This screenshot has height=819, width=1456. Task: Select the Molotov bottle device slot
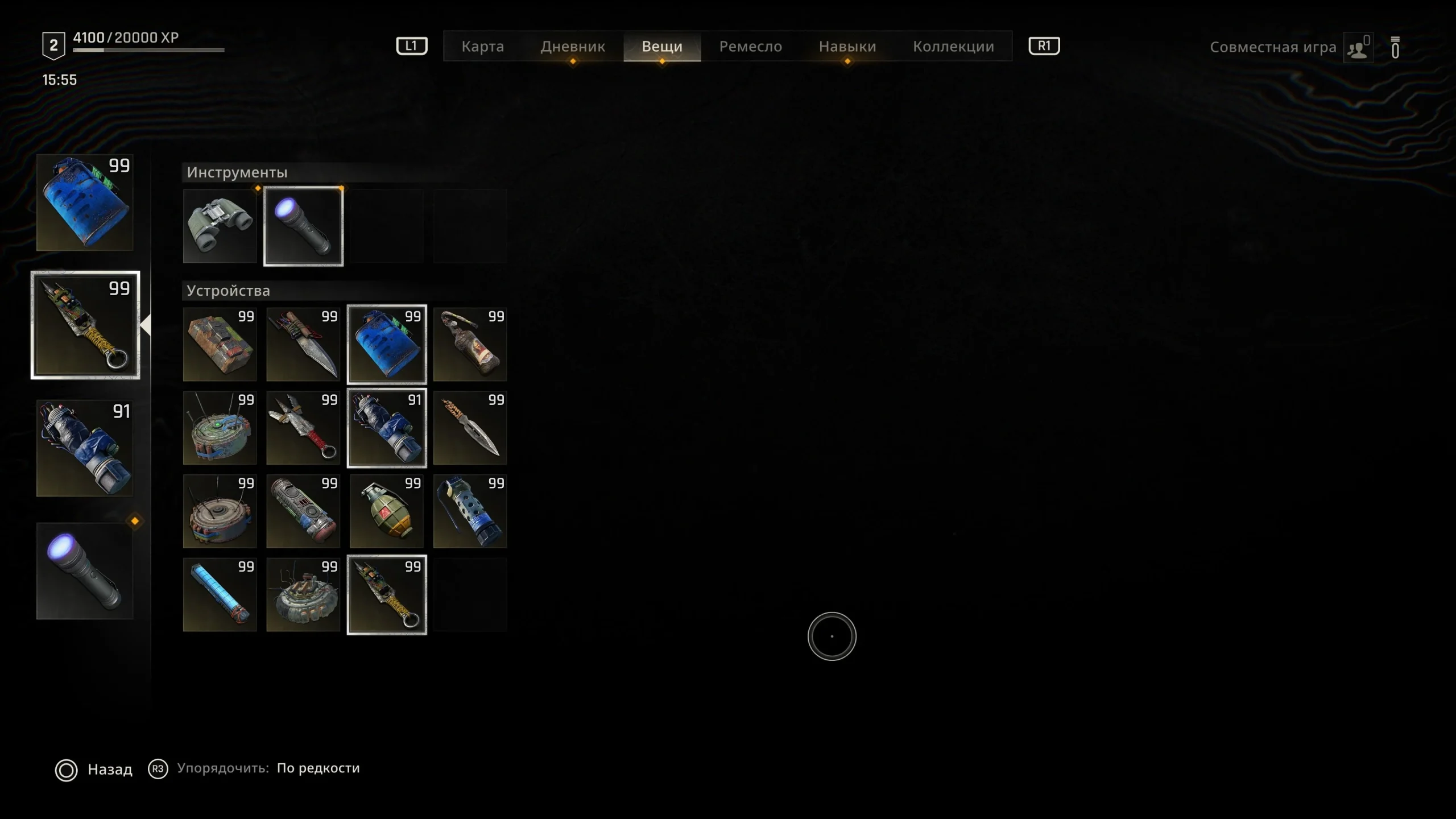470,344
